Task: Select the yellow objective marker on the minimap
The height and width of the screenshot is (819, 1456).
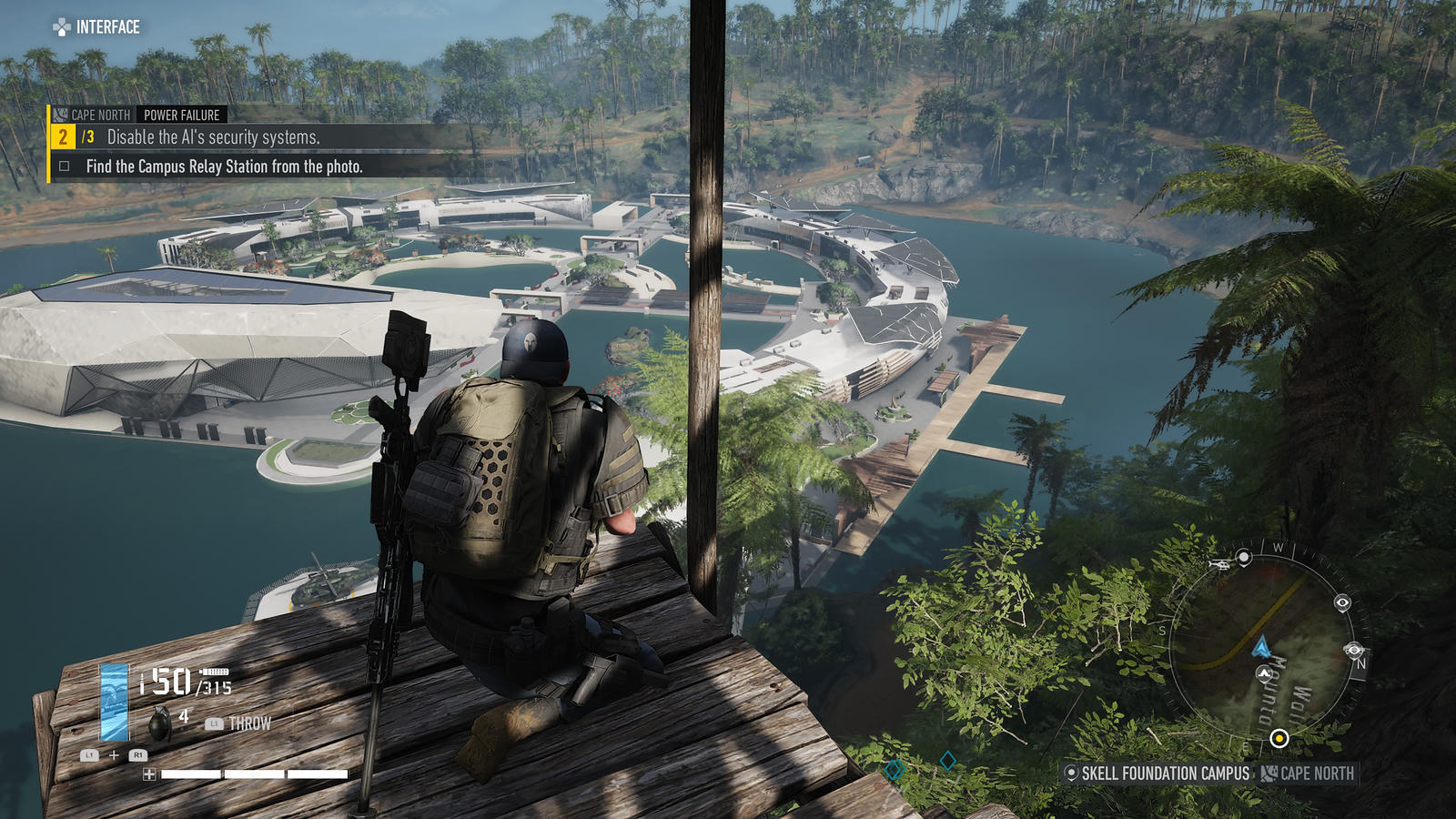Action: (x=1279, y=738)
